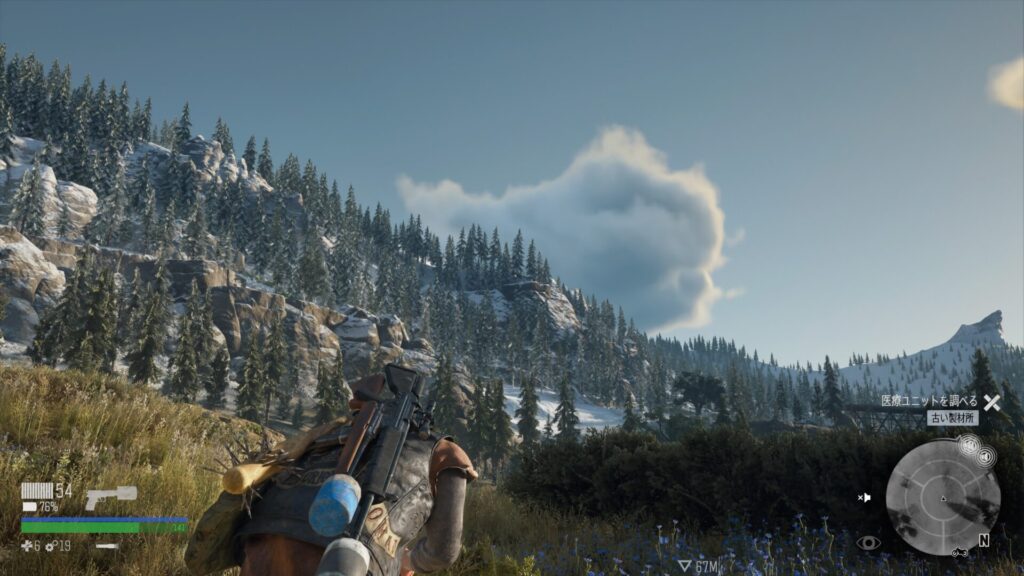Click the muted speaker icon beside minimap
1024x576 pixels.
click(985, 458)
